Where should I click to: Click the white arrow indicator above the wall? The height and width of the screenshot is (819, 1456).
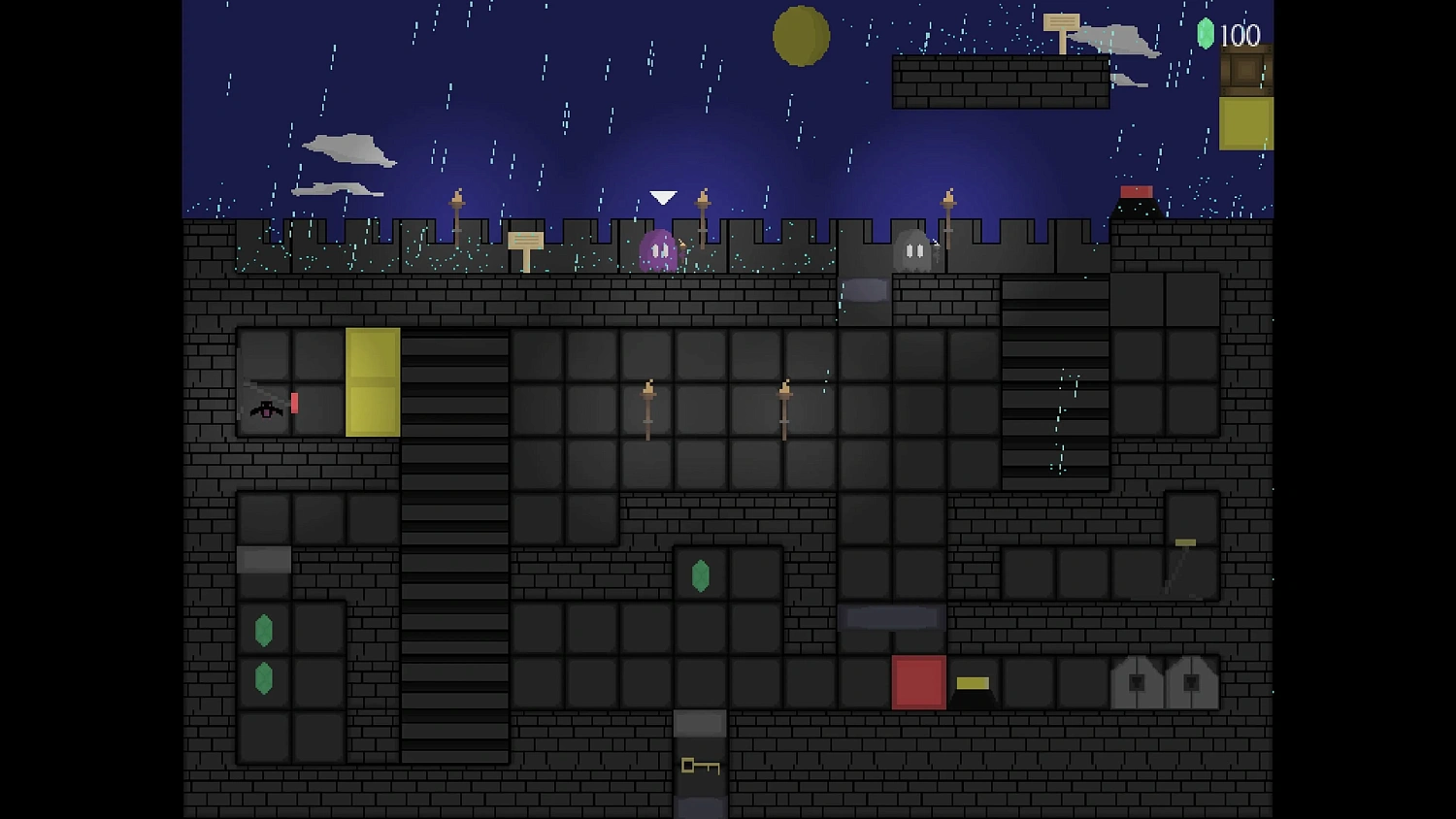[x=662, y=196]
